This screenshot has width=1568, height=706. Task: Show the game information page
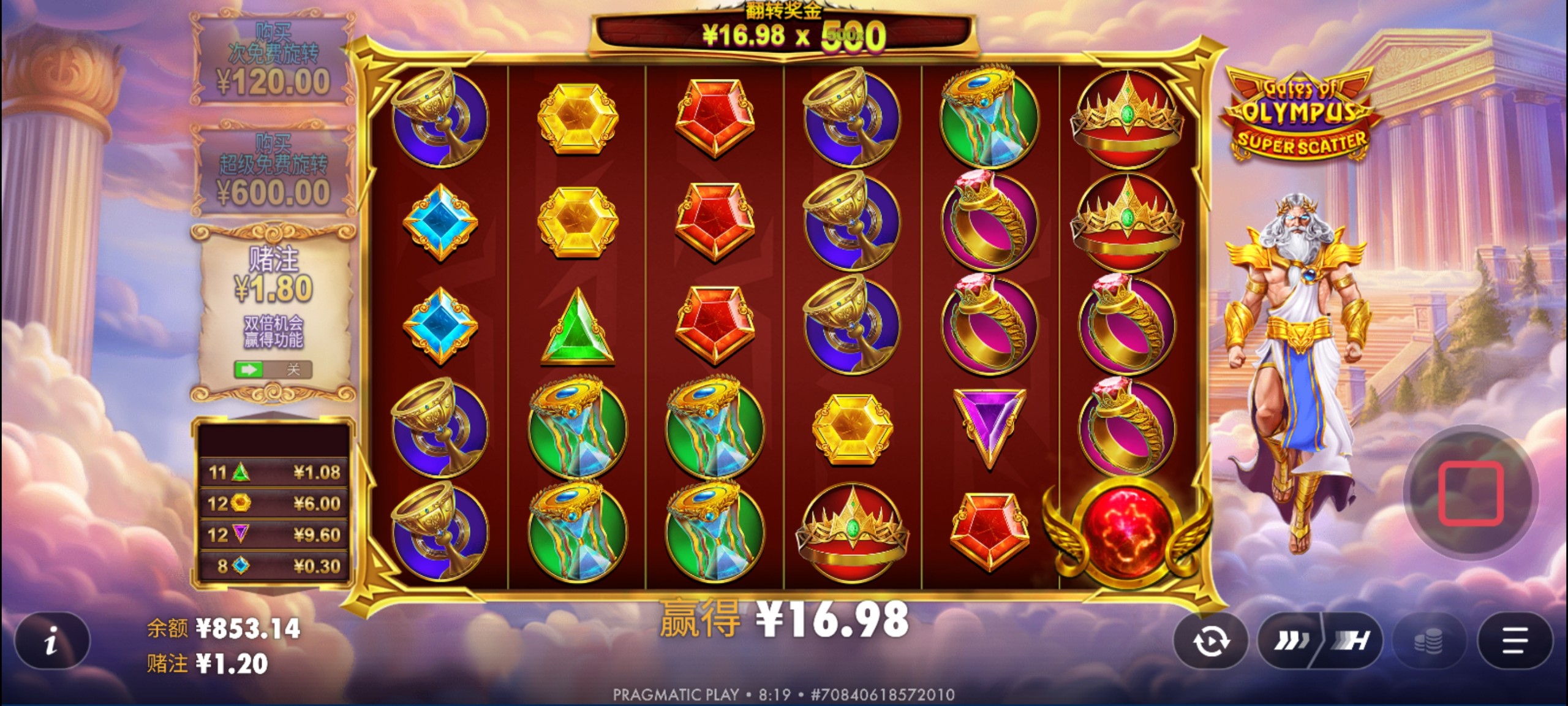click(52, 641)
